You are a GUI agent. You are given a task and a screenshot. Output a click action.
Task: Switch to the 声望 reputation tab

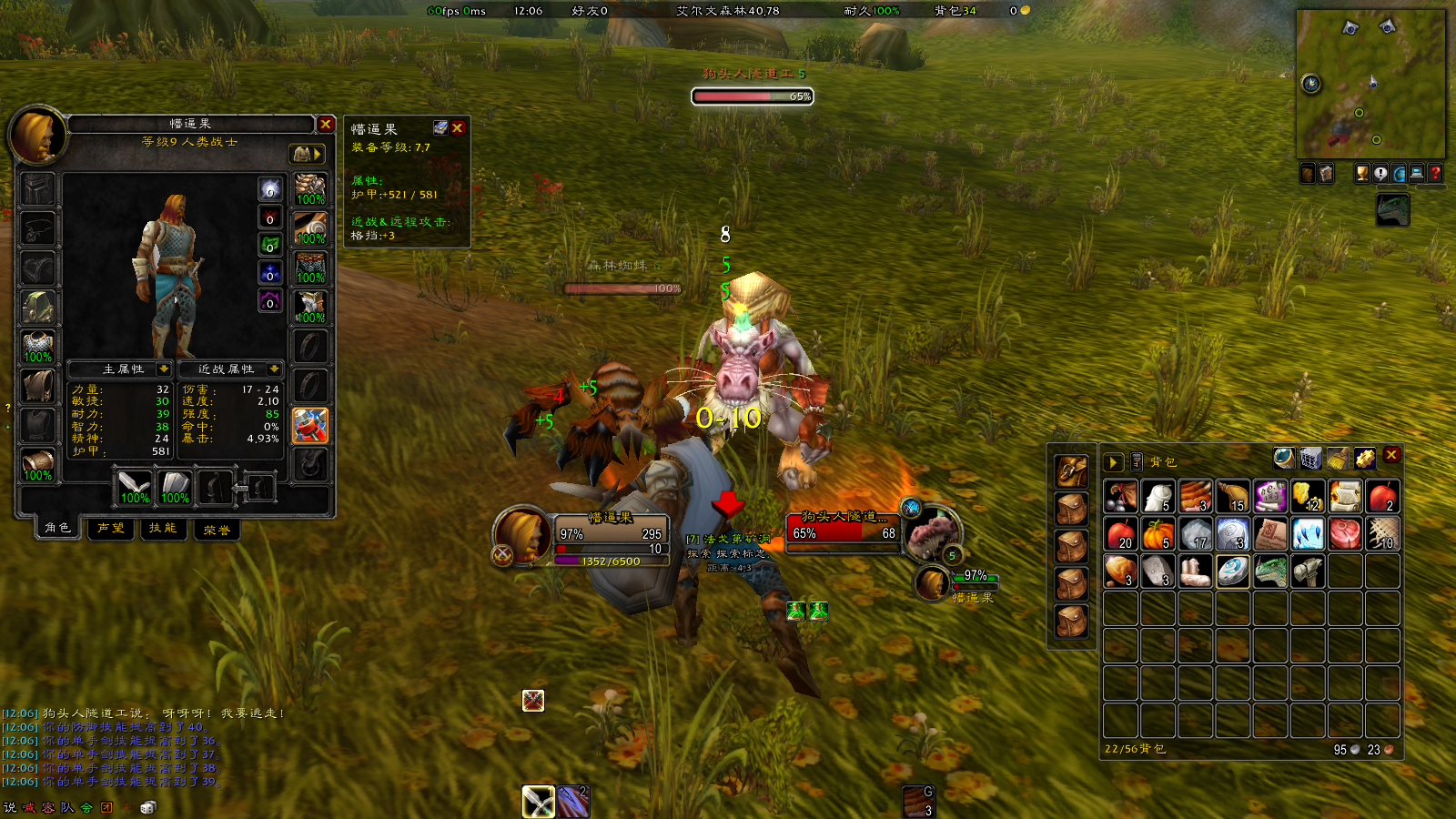(111, 528)
